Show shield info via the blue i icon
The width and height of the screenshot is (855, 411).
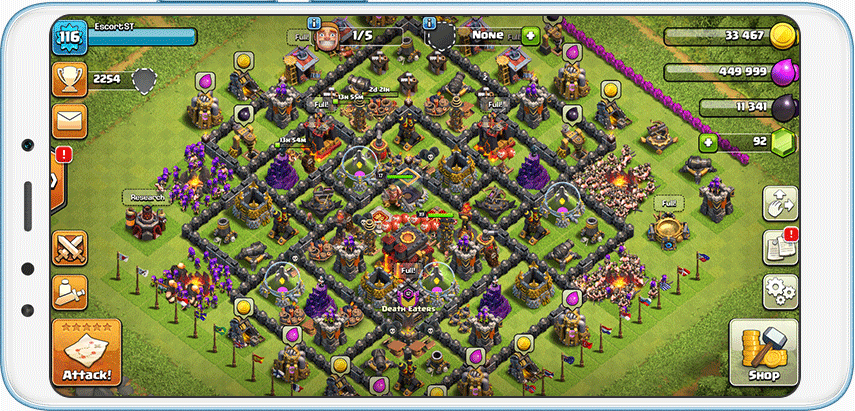pyautogui.click(x=429, y=21)
